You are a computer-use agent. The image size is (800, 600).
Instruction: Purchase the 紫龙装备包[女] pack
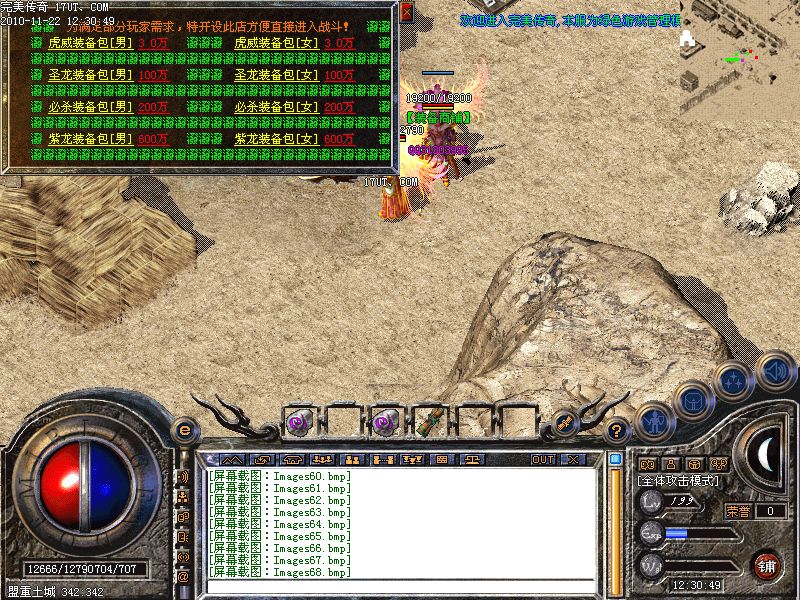[276, 139]
